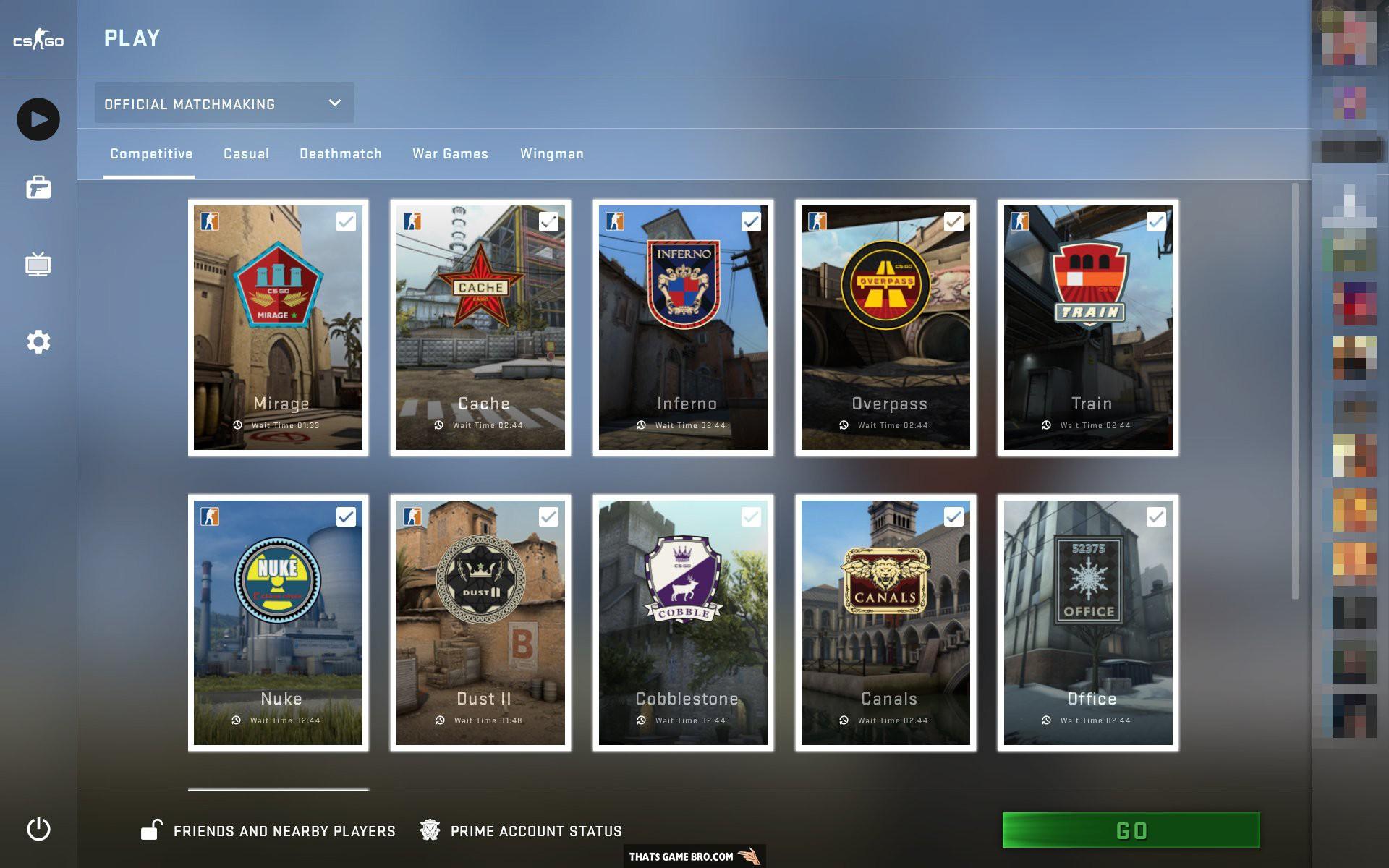The height and width of the screenshot is (868, 1389).
Task: Click the league event icon on the Mirage card
Action: pyautogui.click(x=211, y=222)
